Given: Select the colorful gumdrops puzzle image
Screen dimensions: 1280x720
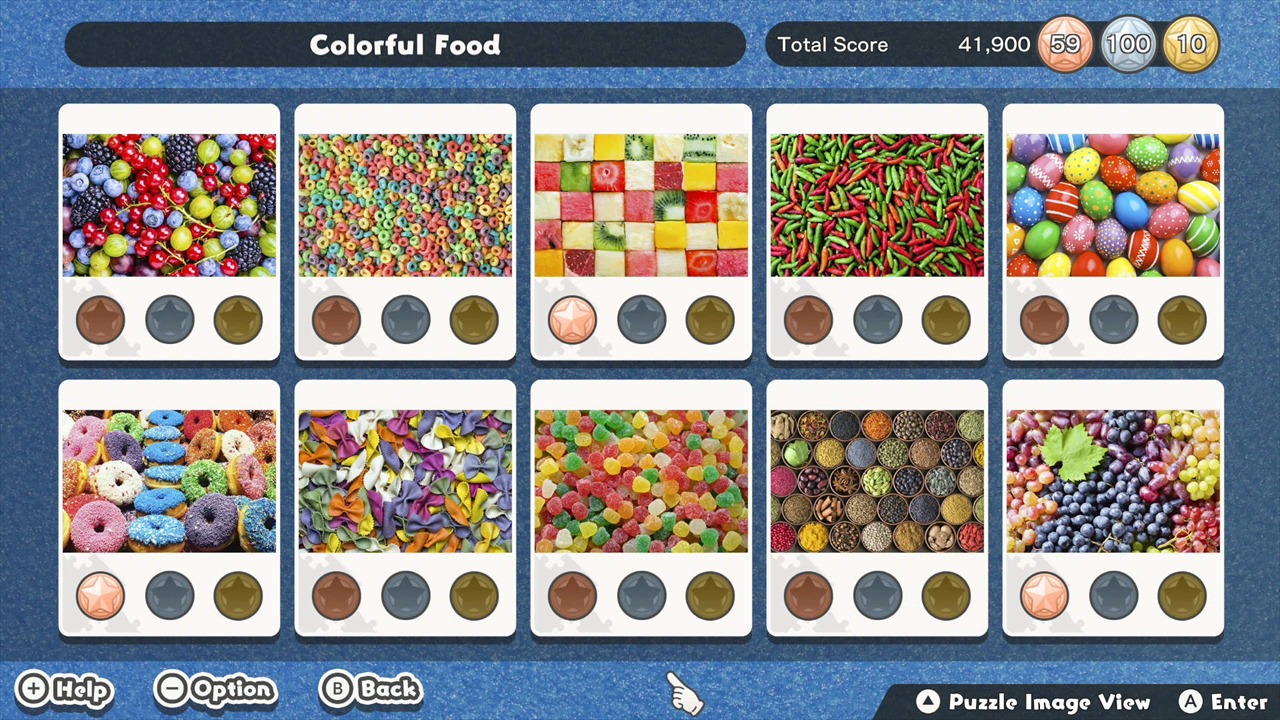Looking at the screenshot, I should tap(641, 478).
